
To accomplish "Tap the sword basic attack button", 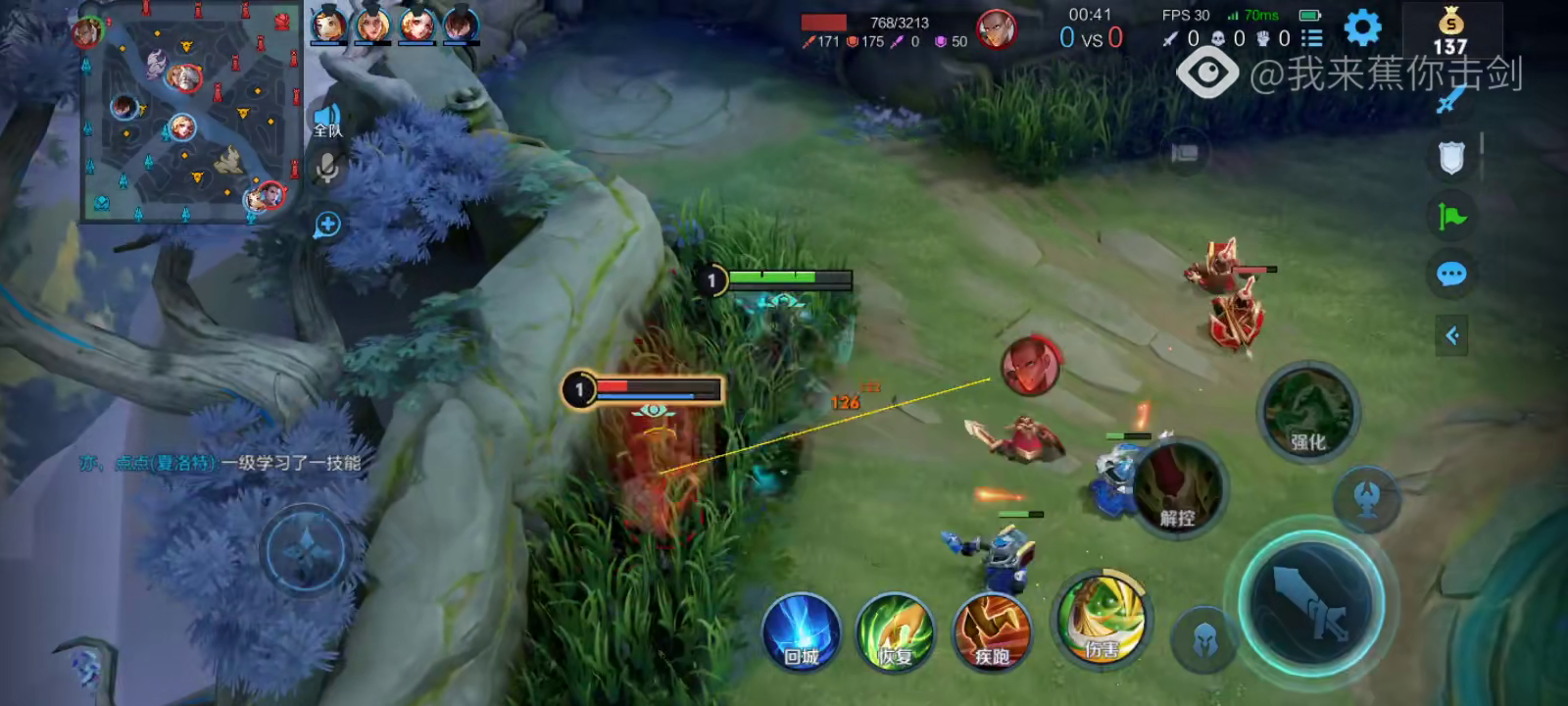I will pos(1311,599).
